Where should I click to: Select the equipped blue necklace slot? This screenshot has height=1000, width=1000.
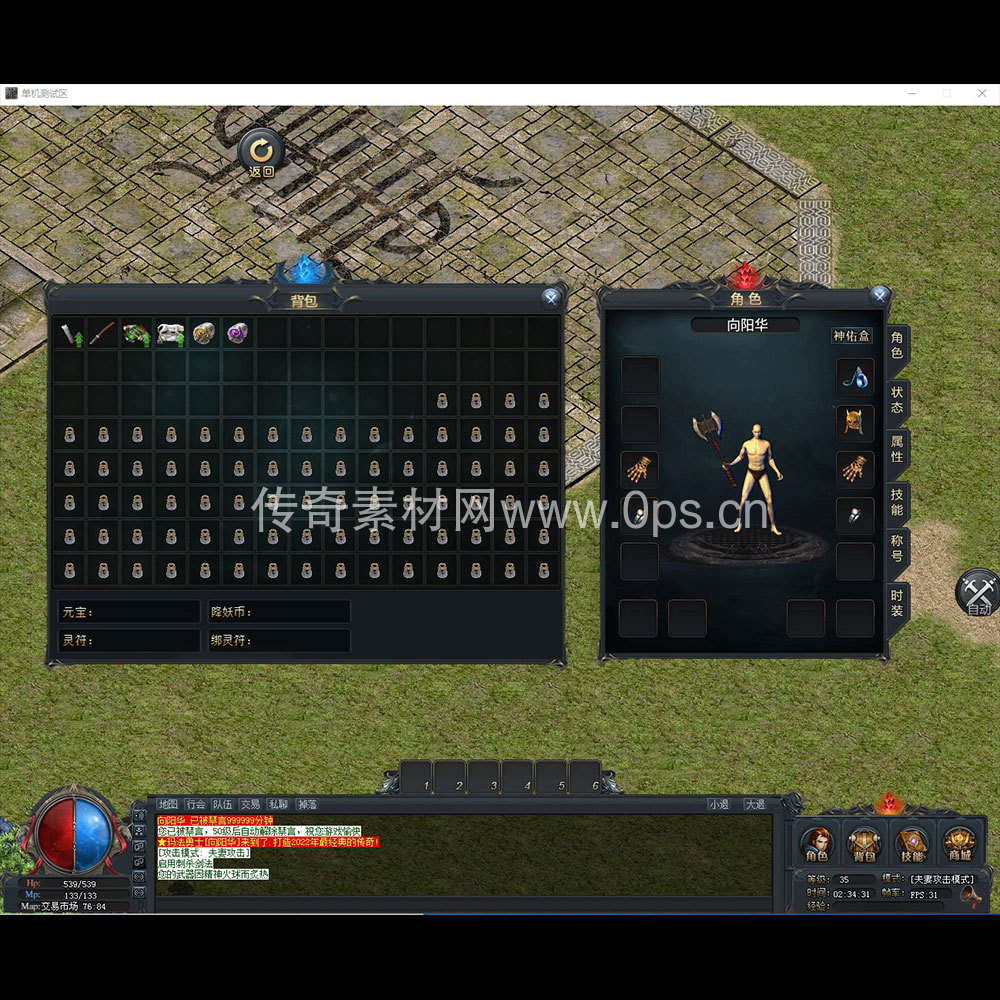pos(855,376)
